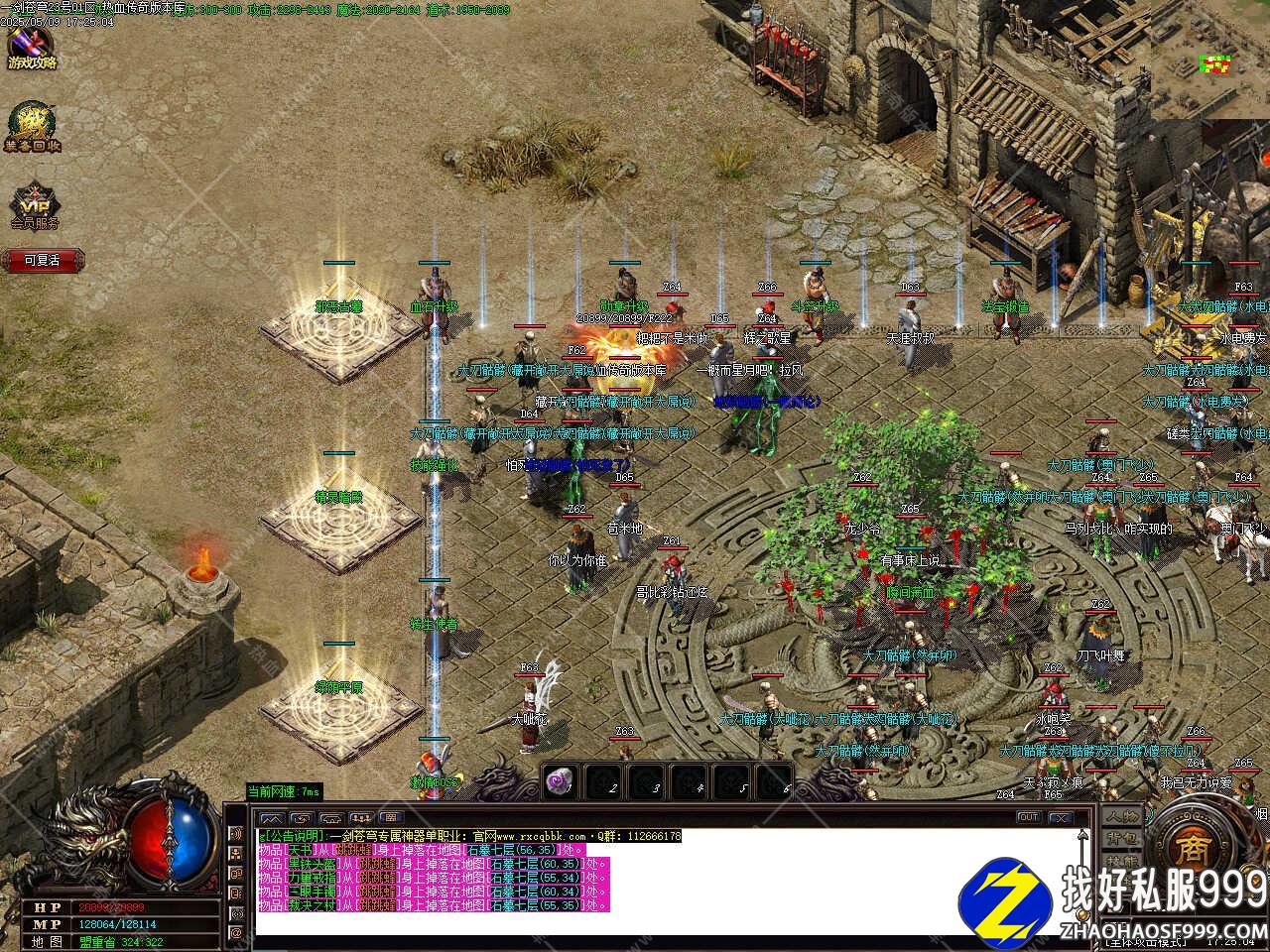Viewport: 1270px width, 952px height.
Task: Close the chat panel with the X button
Action: coord(1061,817)
